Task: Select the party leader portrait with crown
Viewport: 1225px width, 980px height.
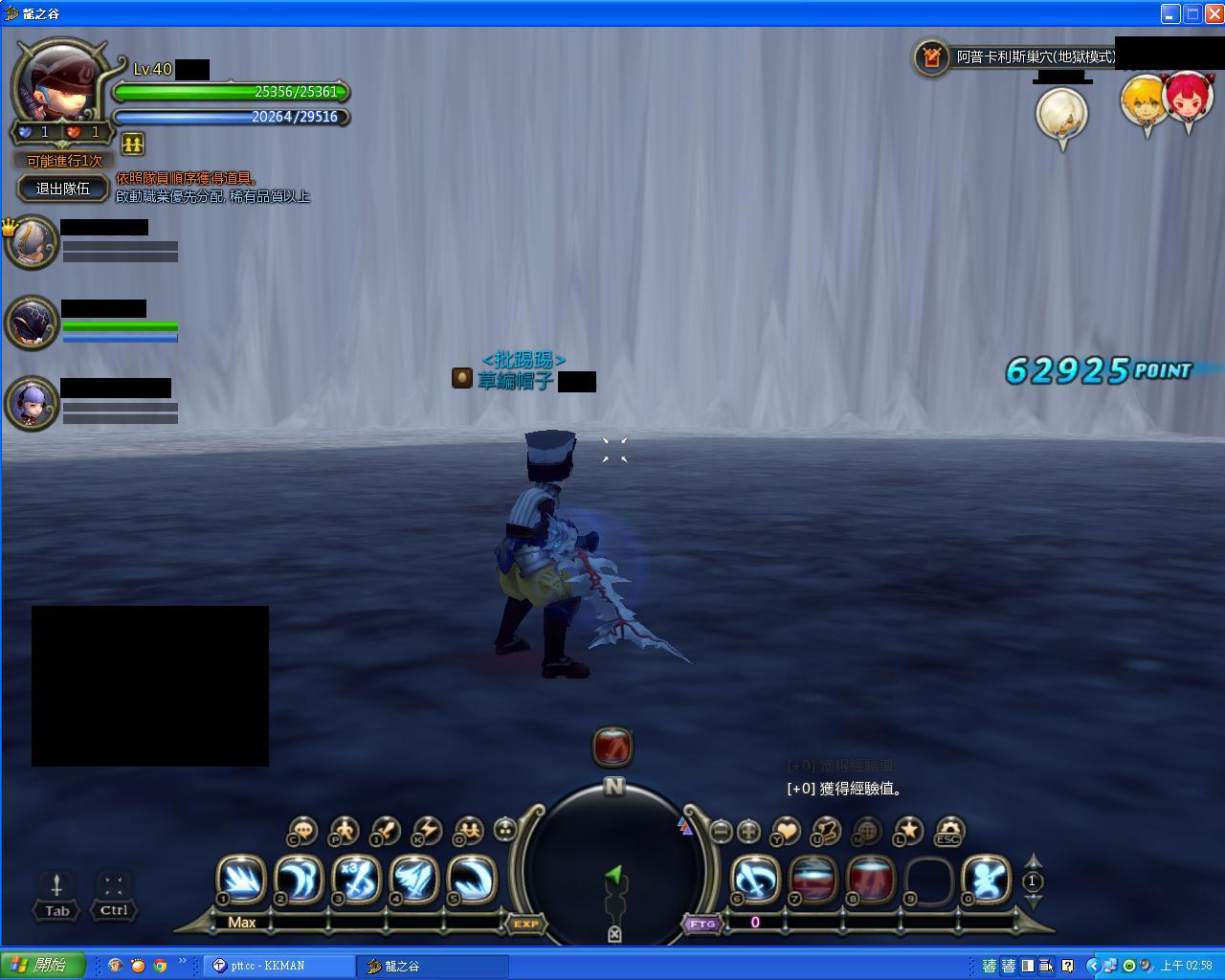Action: (x=32, y=243)
